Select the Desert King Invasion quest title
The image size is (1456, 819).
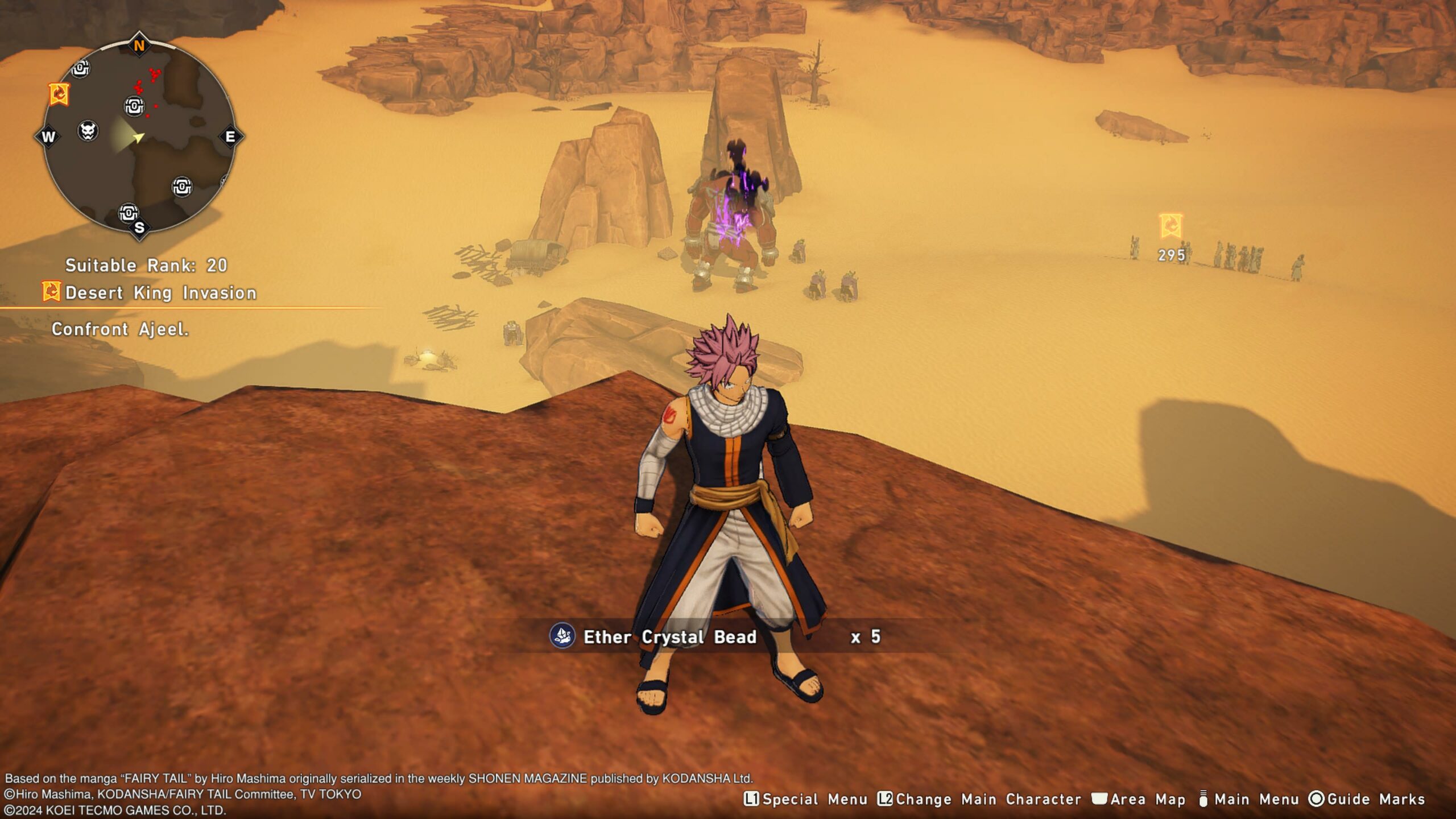[x=160, y=293]
